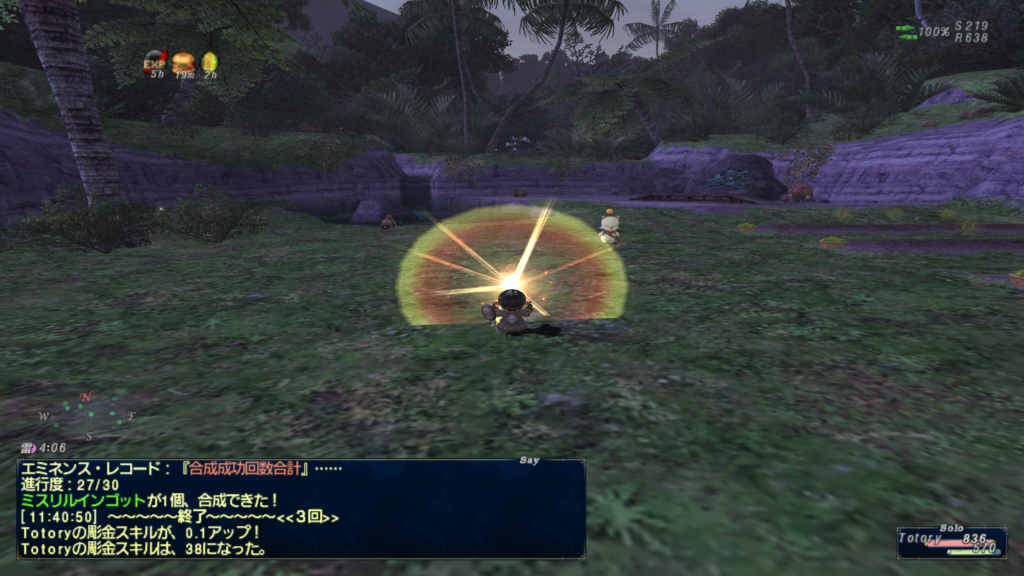
Task: Select the EXP bonus status icon
Action: [155, 62]
